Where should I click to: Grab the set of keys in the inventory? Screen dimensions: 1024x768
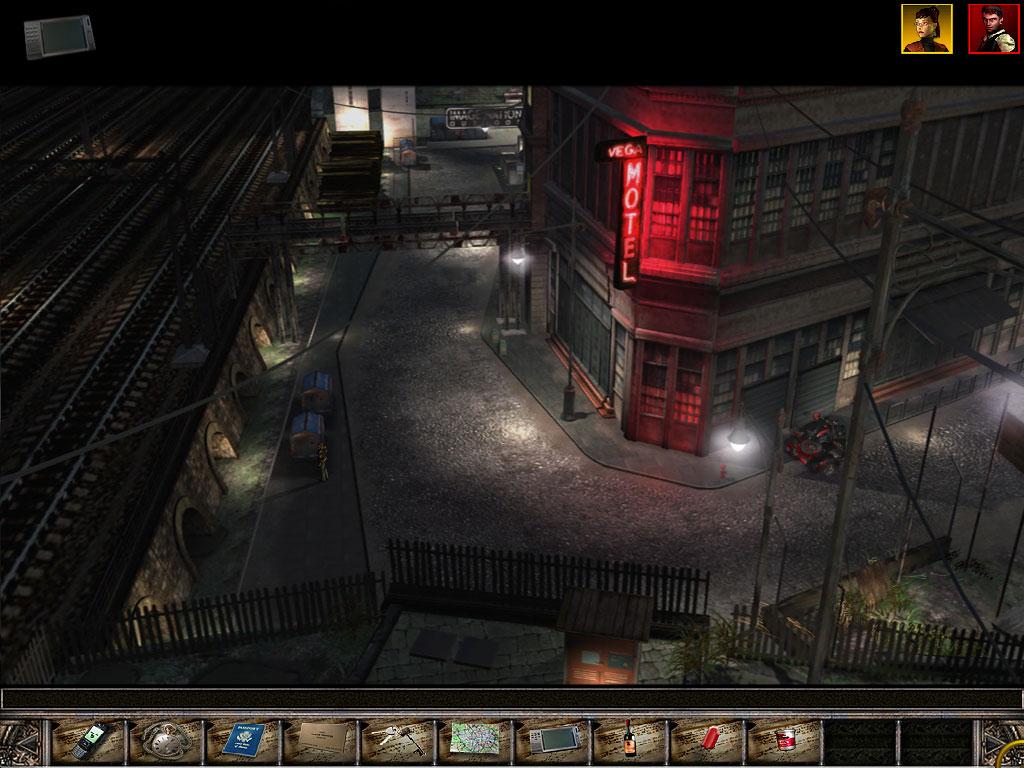pyautogui.click(x=397, y=741)
